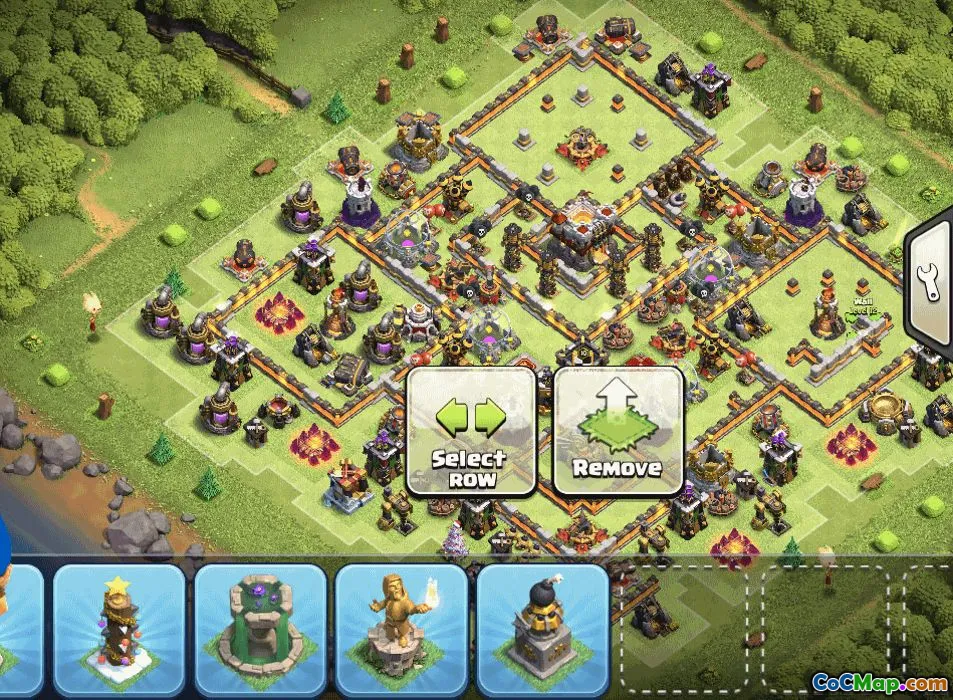Select the star-topped holiday tree decoration
This screenshot has height=700, width=953.
pos(120,630)
